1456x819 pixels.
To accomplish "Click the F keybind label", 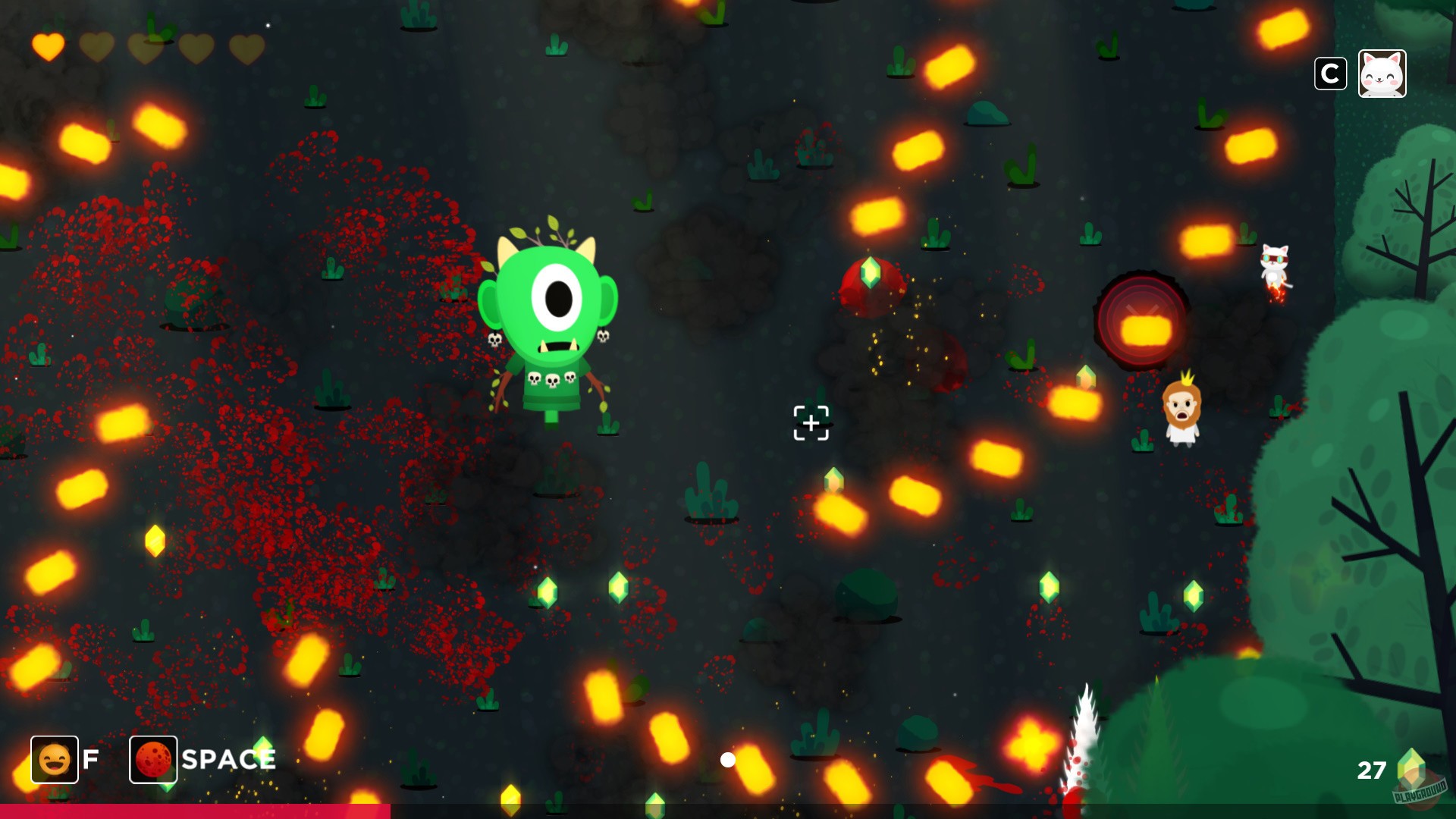I will pyautogui.click(x=90, y=758).
